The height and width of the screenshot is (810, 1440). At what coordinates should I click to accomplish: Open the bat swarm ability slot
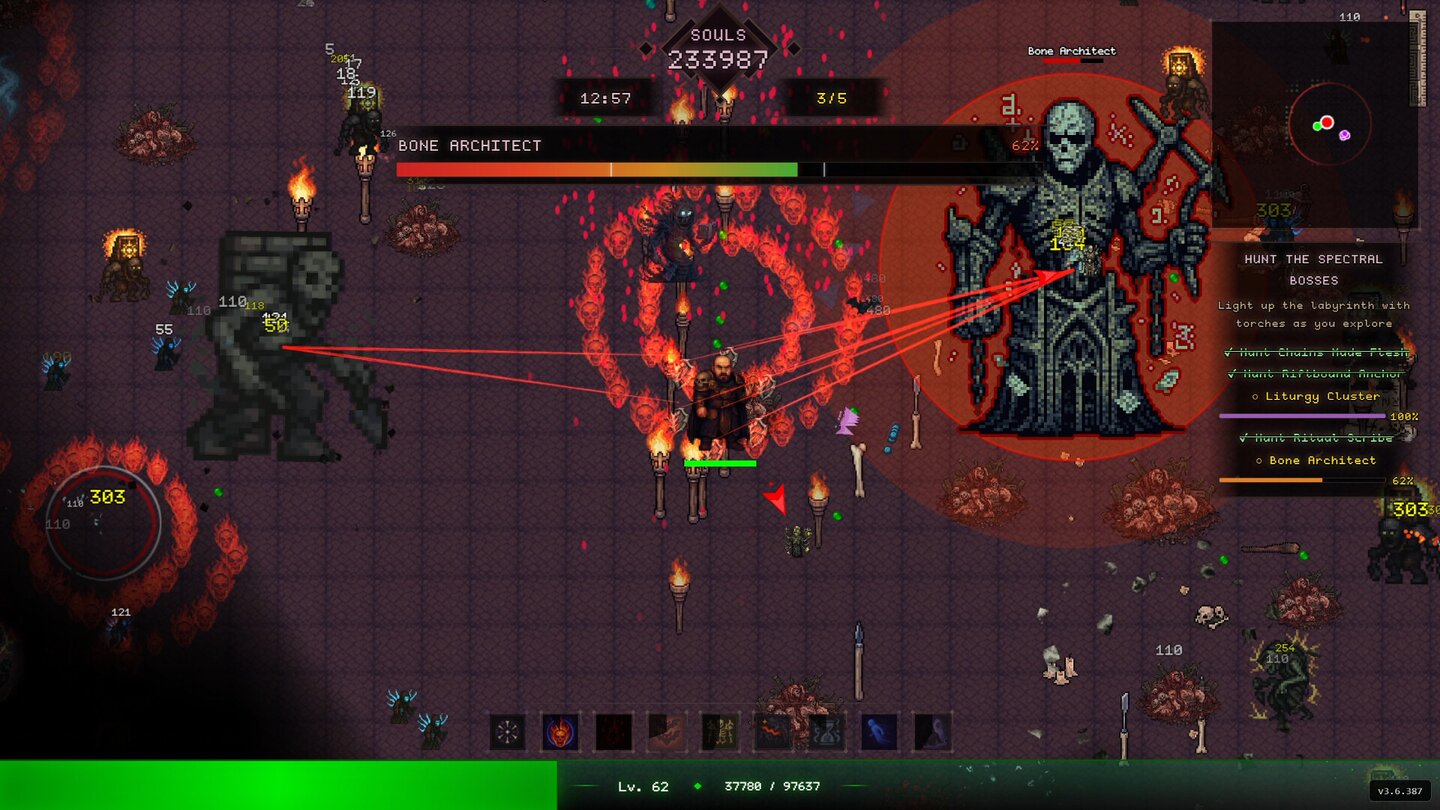[666, 733]
